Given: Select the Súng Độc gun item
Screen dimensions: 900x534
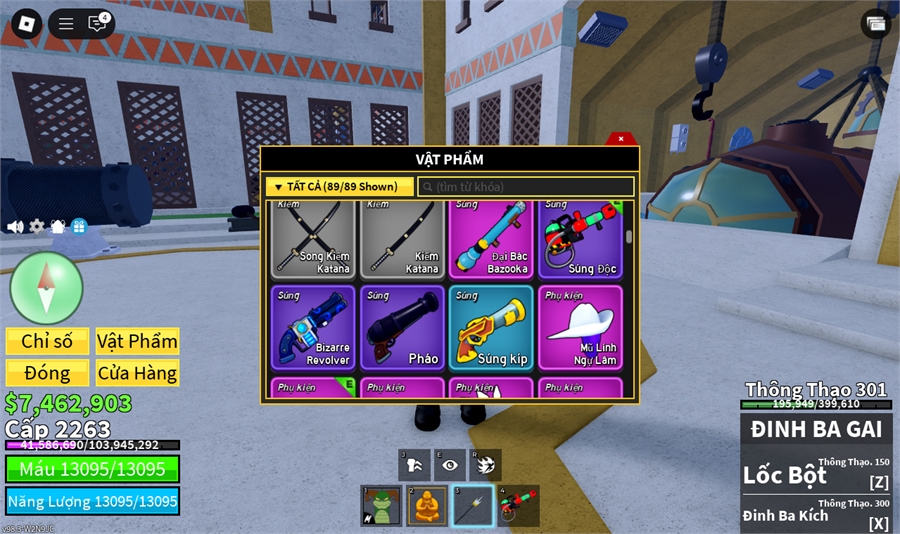Looking at the screenshot, I should pos(581,239).
